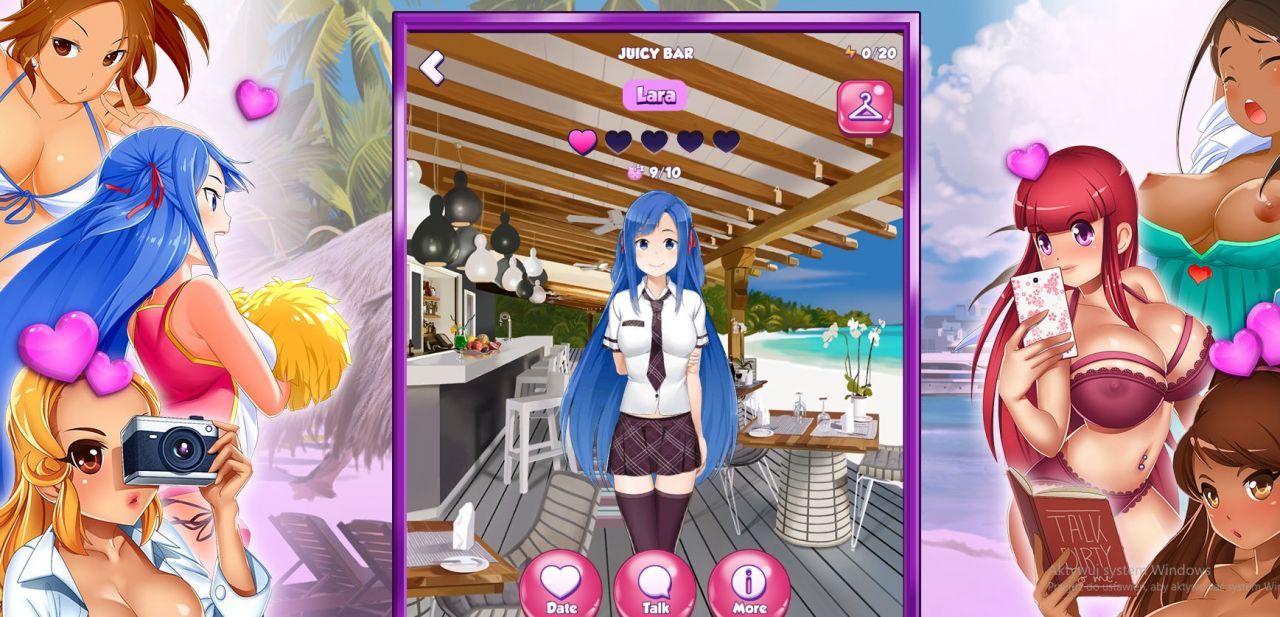
Task: Open the More info button
Action: coord(749,586)
